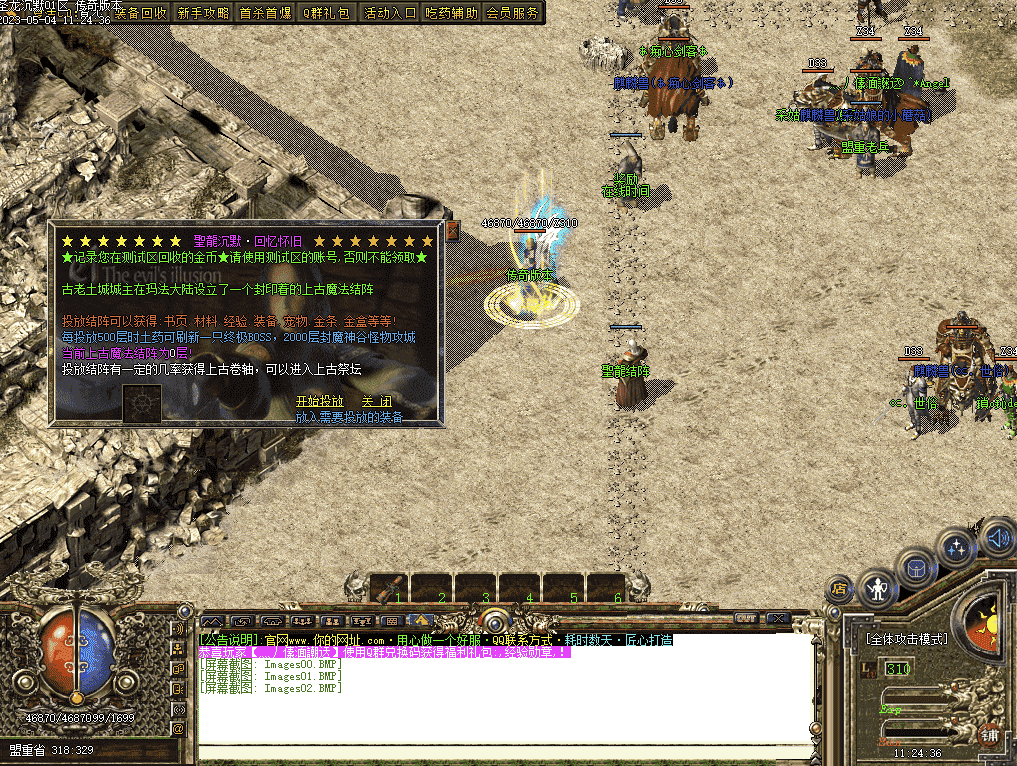Switch the 全体攻击模式 attack mode label
The height and width of the screenshot is (766, 1017).
click(906, 638)
